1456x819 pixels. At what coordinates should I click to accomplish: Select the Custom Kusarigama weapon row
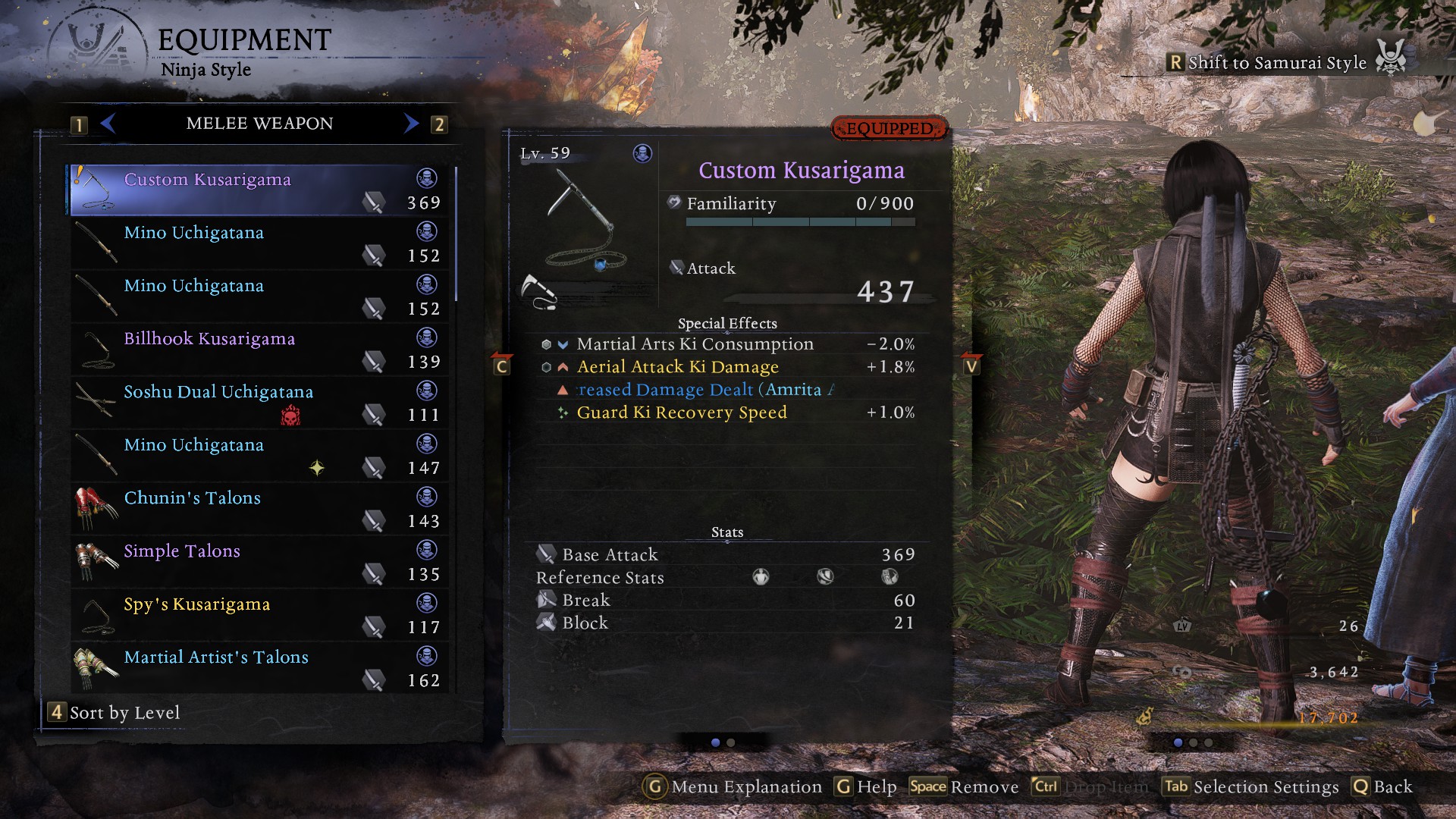(258, 190)
